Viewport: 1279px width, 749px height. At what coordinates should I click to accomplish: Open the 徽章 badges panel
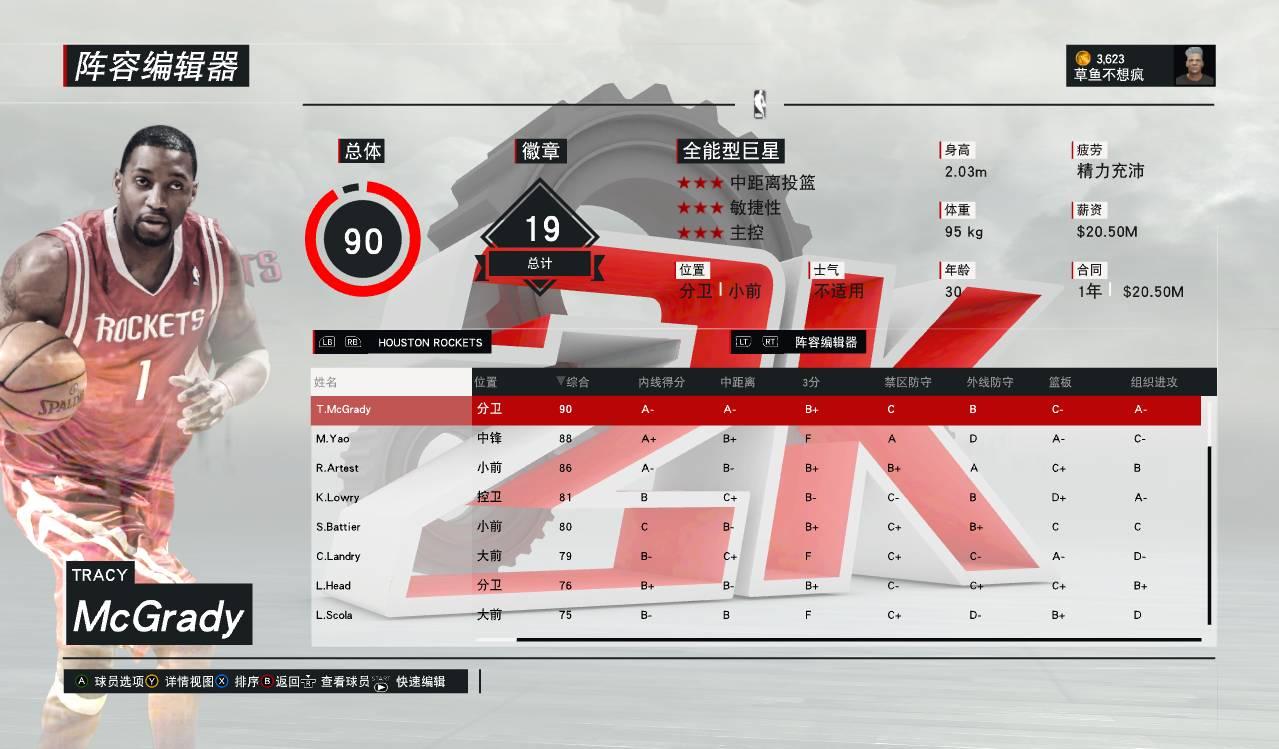click(x=541, y=151)
